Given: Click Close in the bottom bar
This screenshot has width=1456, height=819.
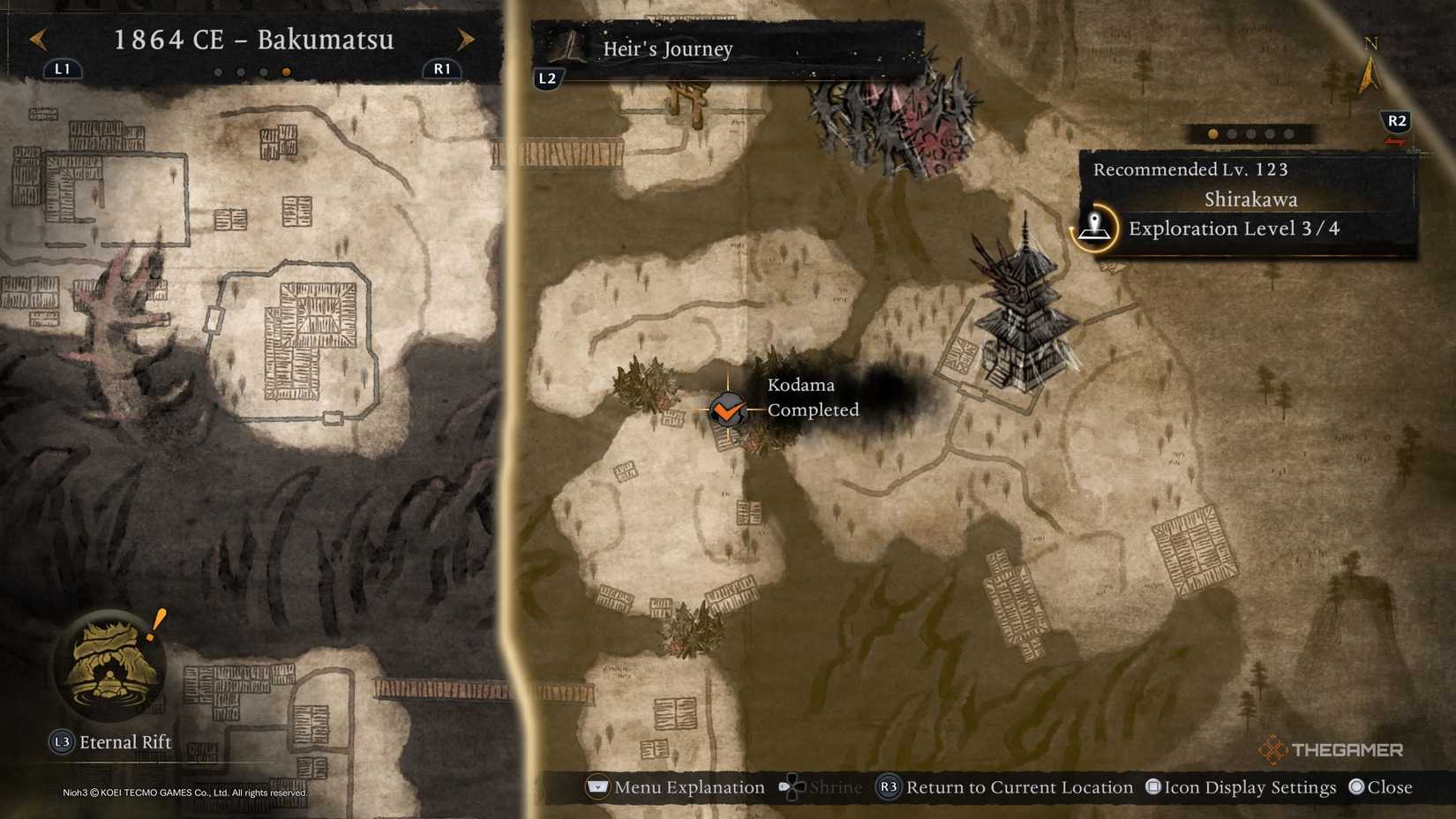Looking at the screenshot, I should [x=1388, y=787].
